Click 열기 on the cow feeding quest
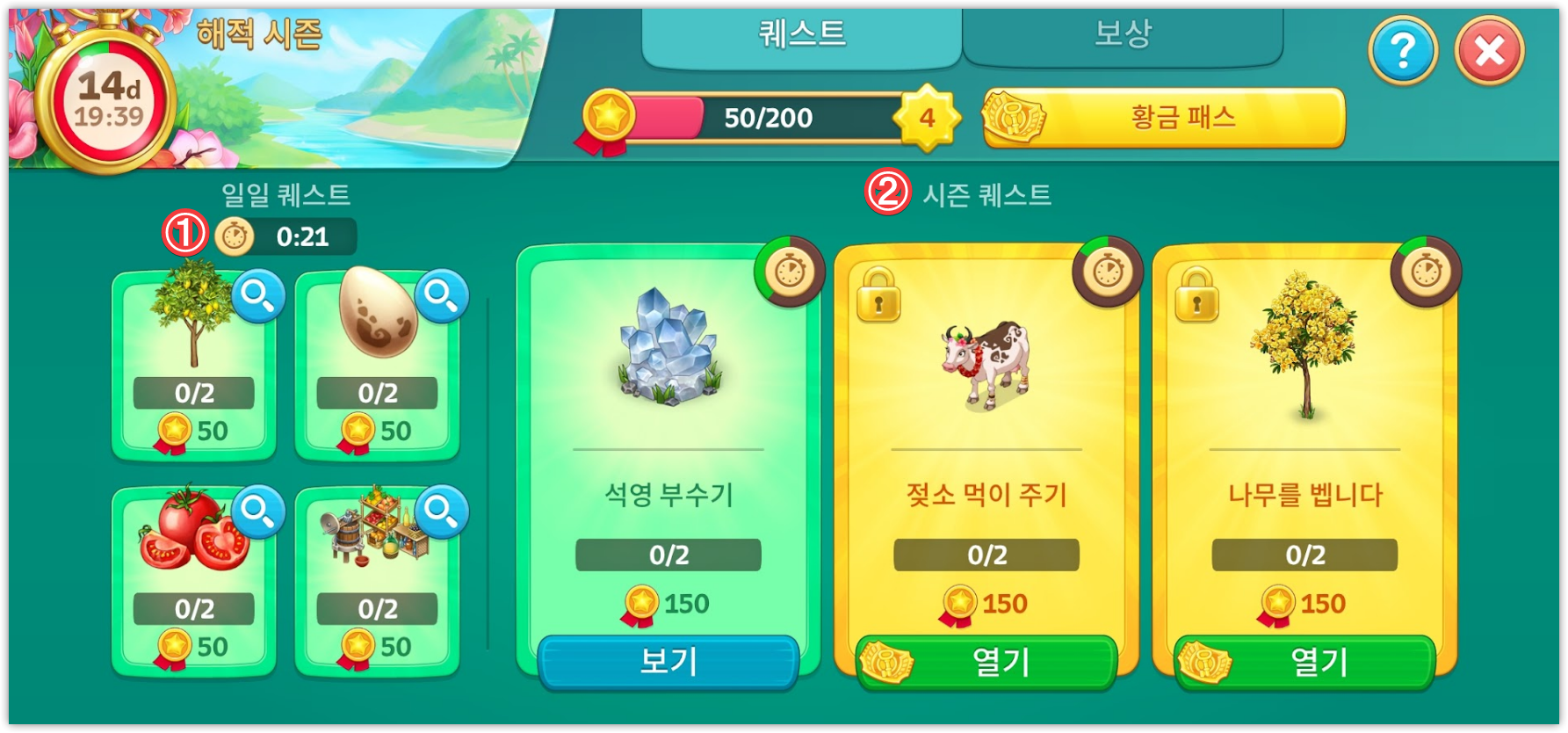The width and height of the screenshot is (1568, 733). [x=986, y=661]
